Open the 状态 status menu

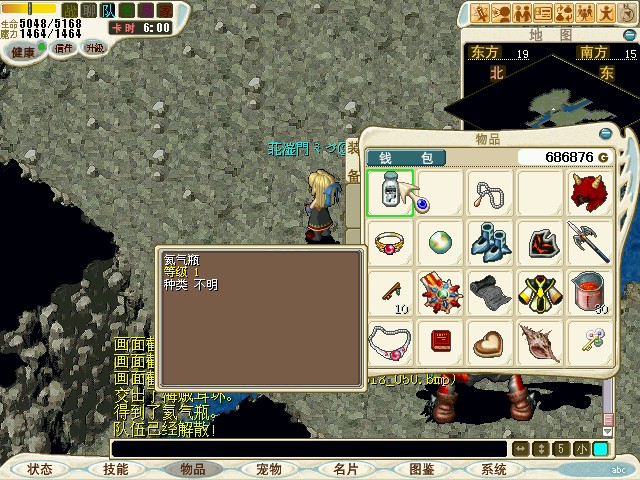pyautogui.click(x=40, y=469)
